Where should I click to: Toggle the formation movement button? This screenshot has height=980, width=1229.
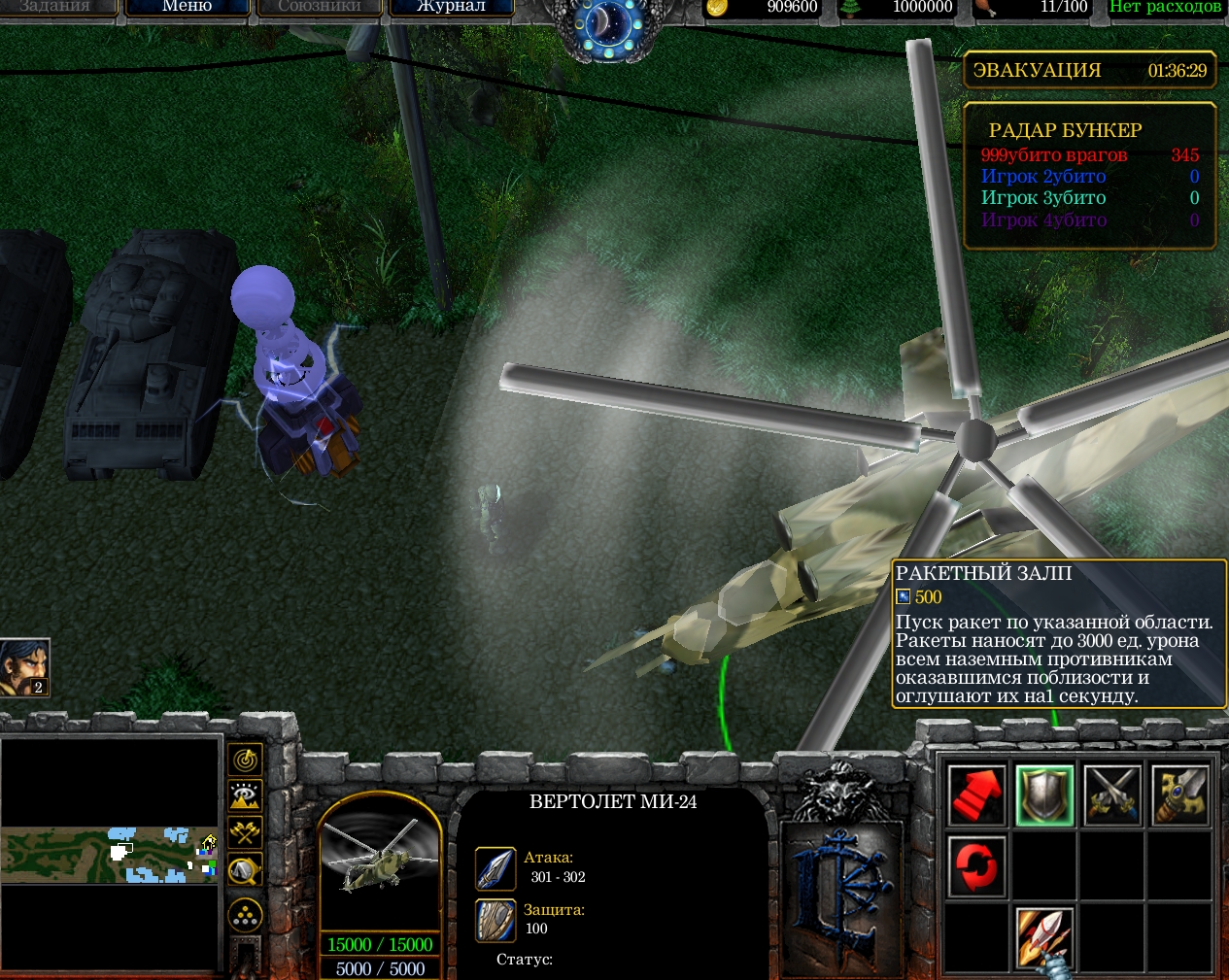click(x=245, y=914)
